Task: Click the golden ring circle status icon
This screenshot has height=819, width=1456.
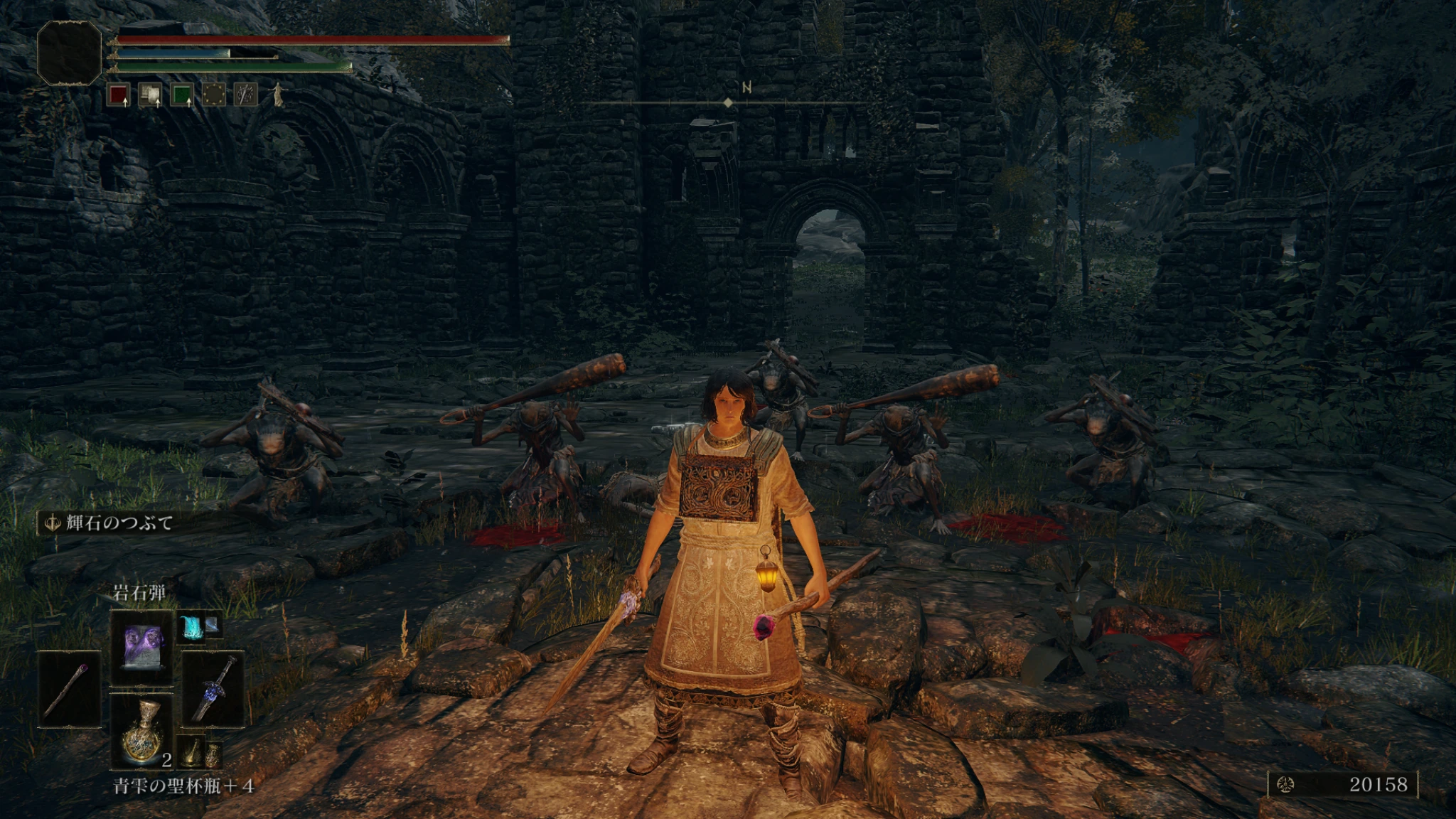Action: (x=214, y=95)
